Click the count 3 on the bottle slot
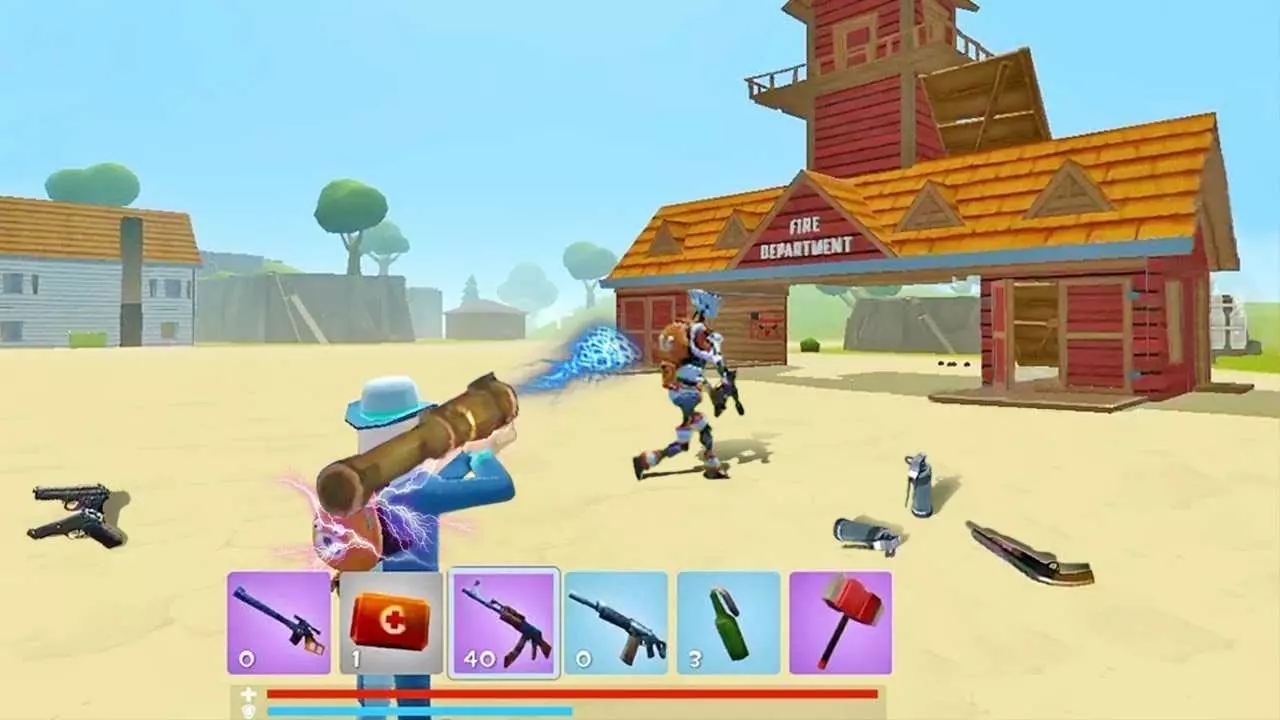Screen dimensions: 1280x720 (x=693, y=659)
